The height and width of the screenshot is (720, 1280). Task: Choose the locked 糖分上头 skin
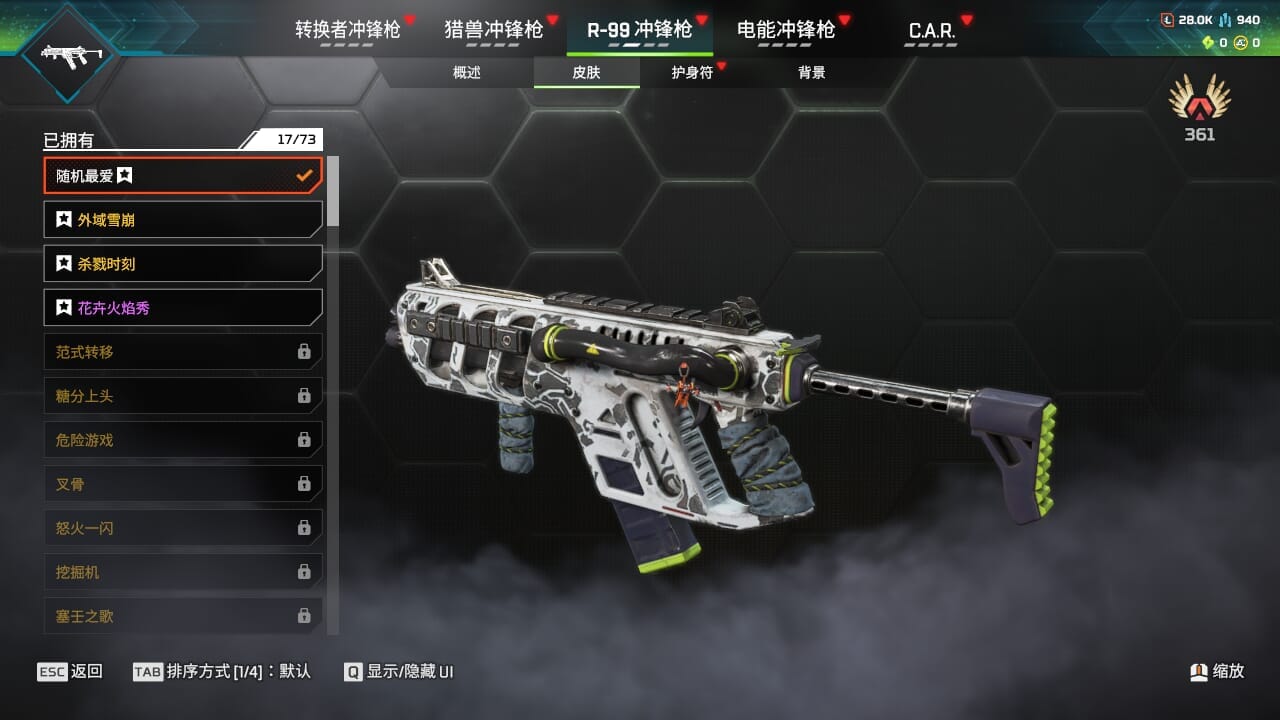pos(183,396)
